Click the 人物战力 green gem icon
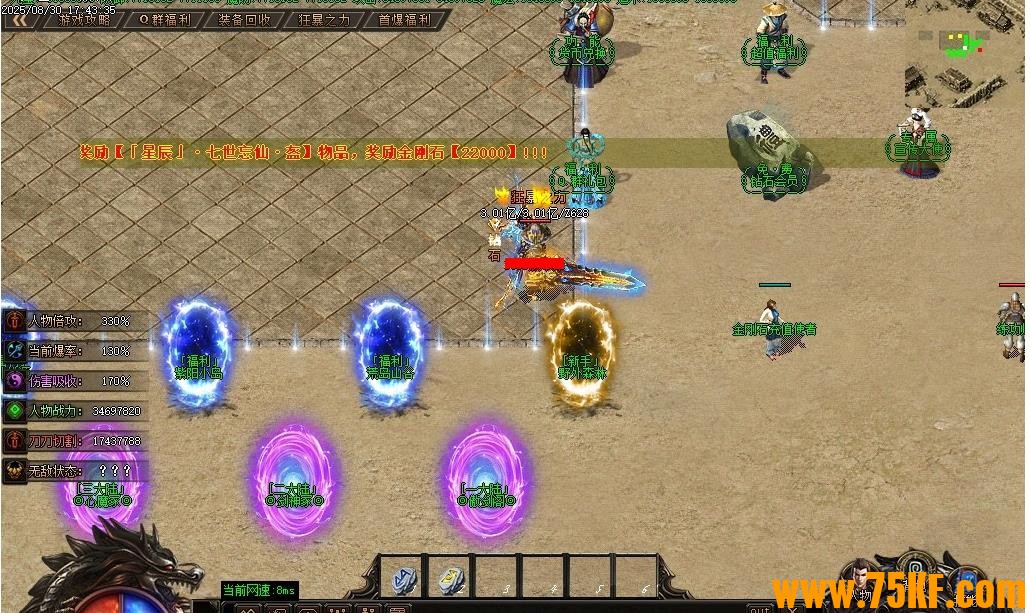The image size is (1030, 613). point(14,411)
